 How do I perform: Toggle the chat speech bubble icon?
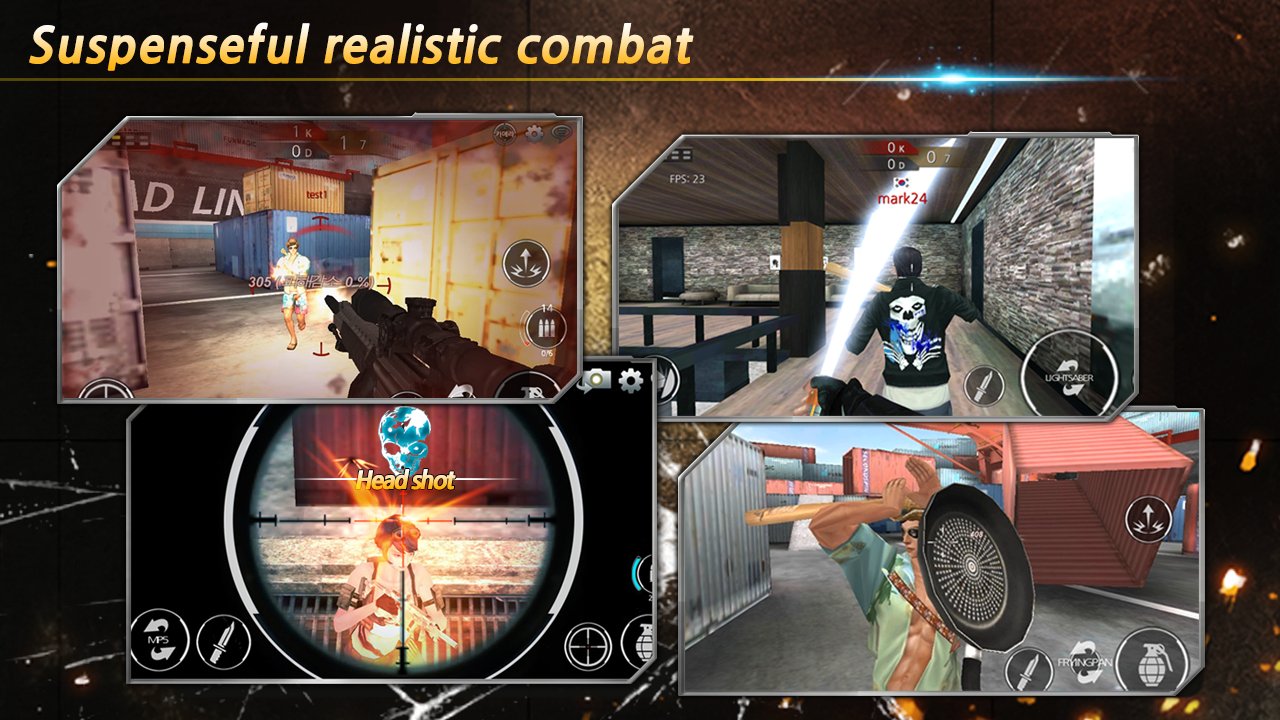[559, 132]
